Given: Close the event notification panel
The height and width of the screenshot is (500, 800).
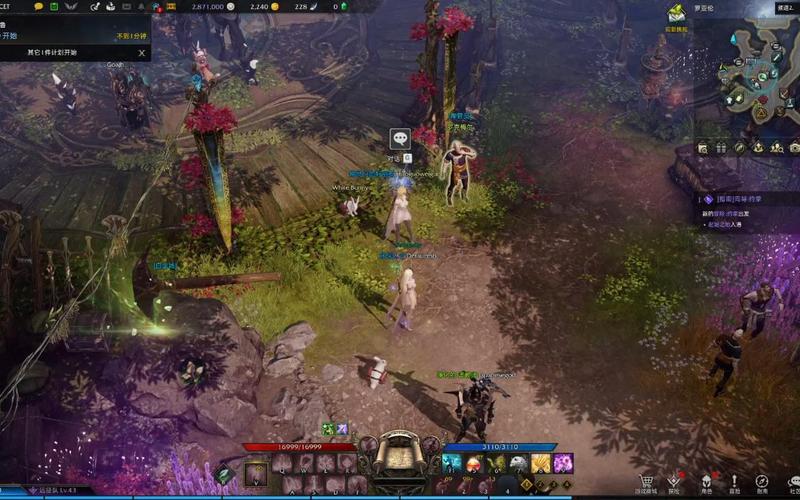Looking at the screenshot, I should click(142, 53).
